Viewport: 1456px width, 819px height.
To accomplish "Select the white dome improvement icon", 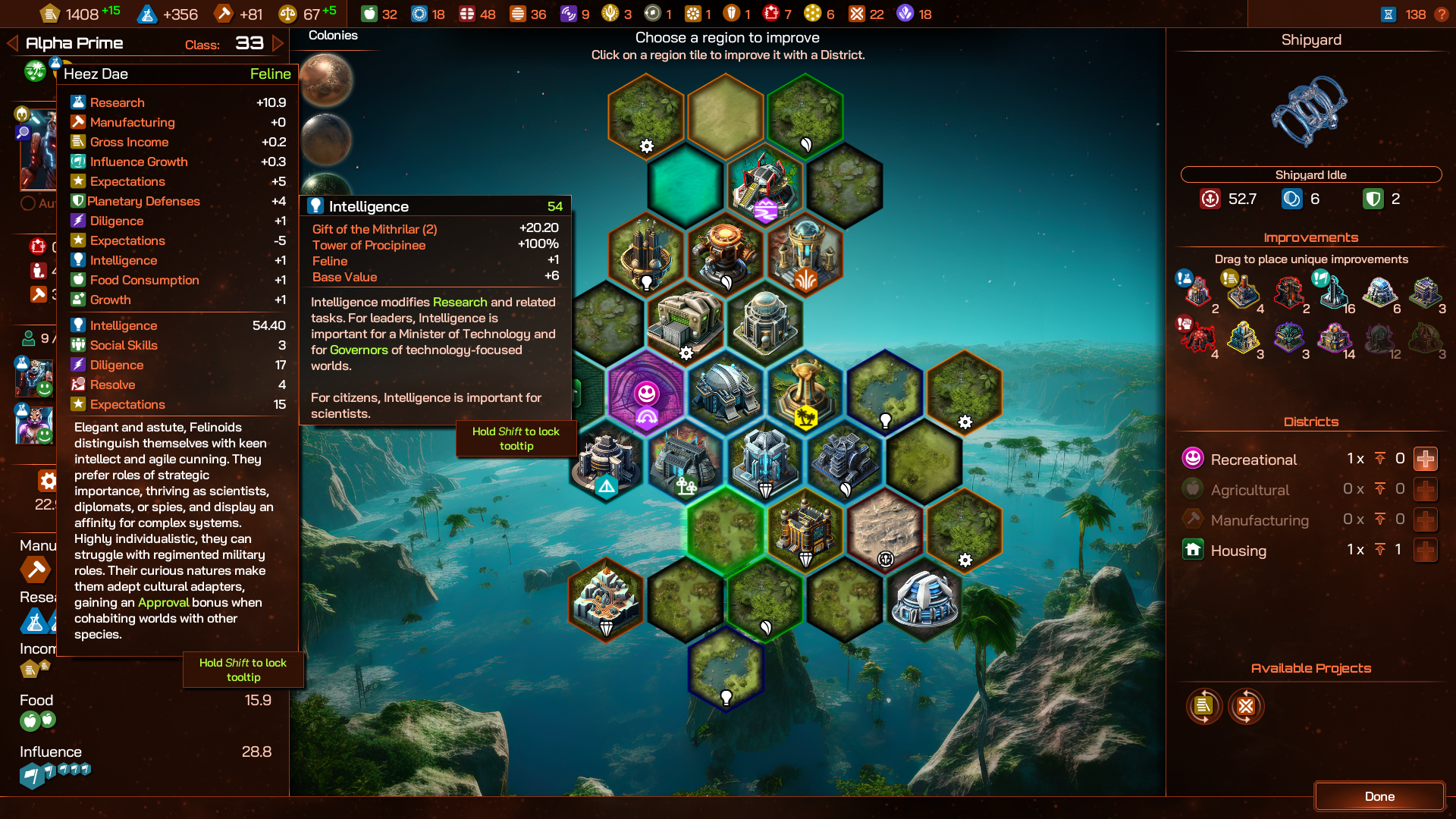I will (1379, 293).
